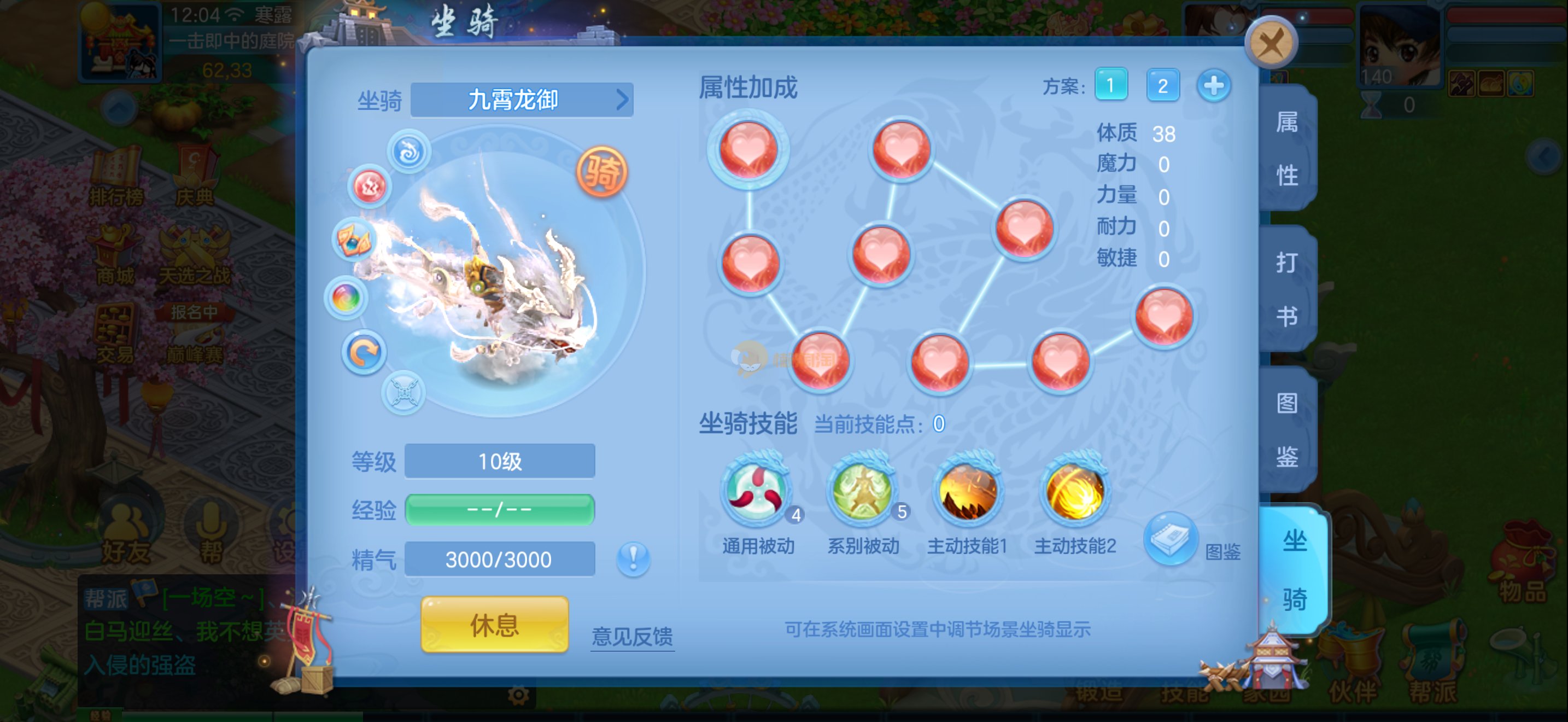Open the 意见反馈 feedback link
The height and width of the screenshot is (722, 1568).
click(x=632, y=636)
